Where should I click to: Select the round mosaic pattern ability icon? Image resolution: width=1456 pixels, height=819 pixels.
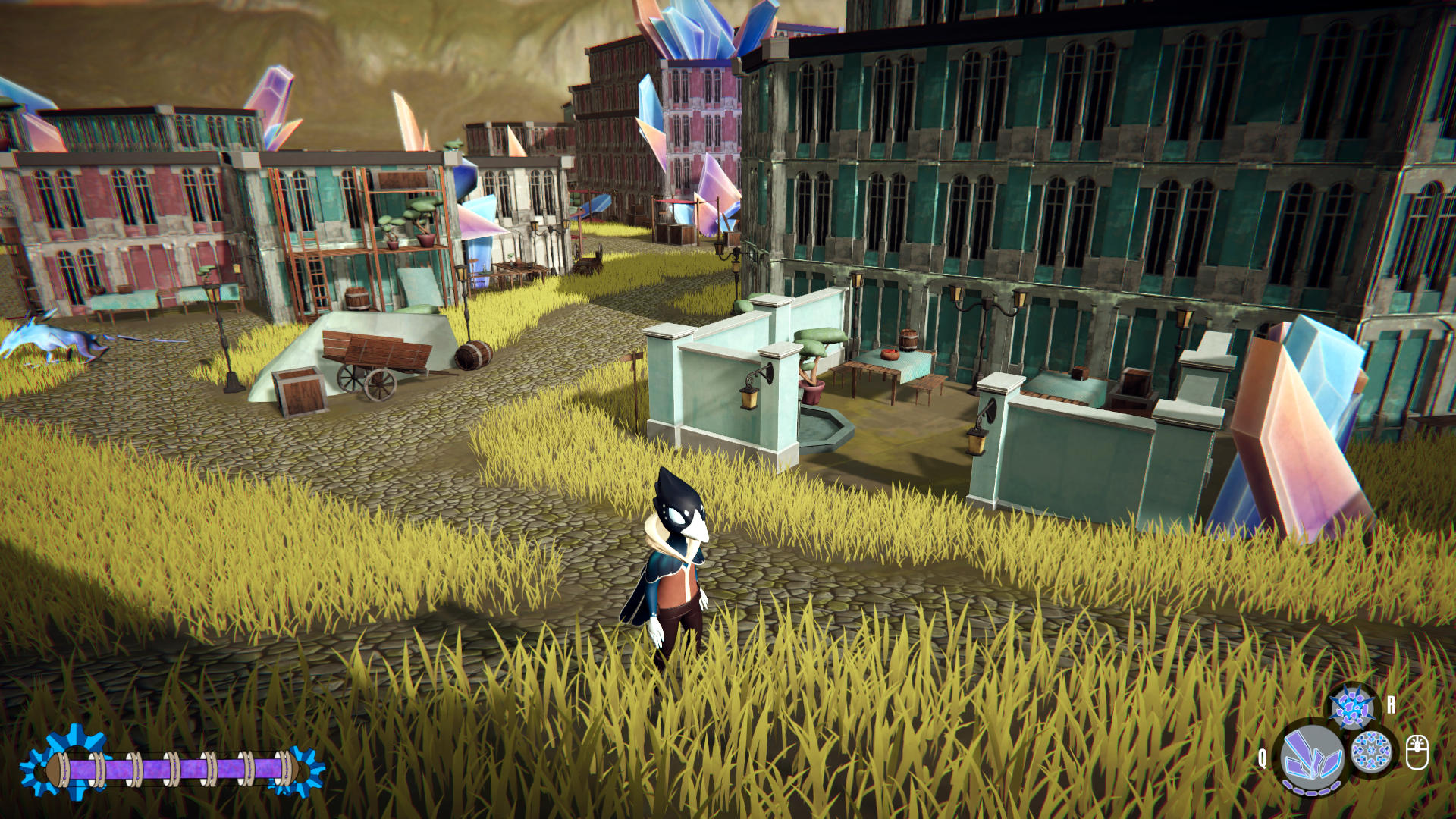point(1372,752)
